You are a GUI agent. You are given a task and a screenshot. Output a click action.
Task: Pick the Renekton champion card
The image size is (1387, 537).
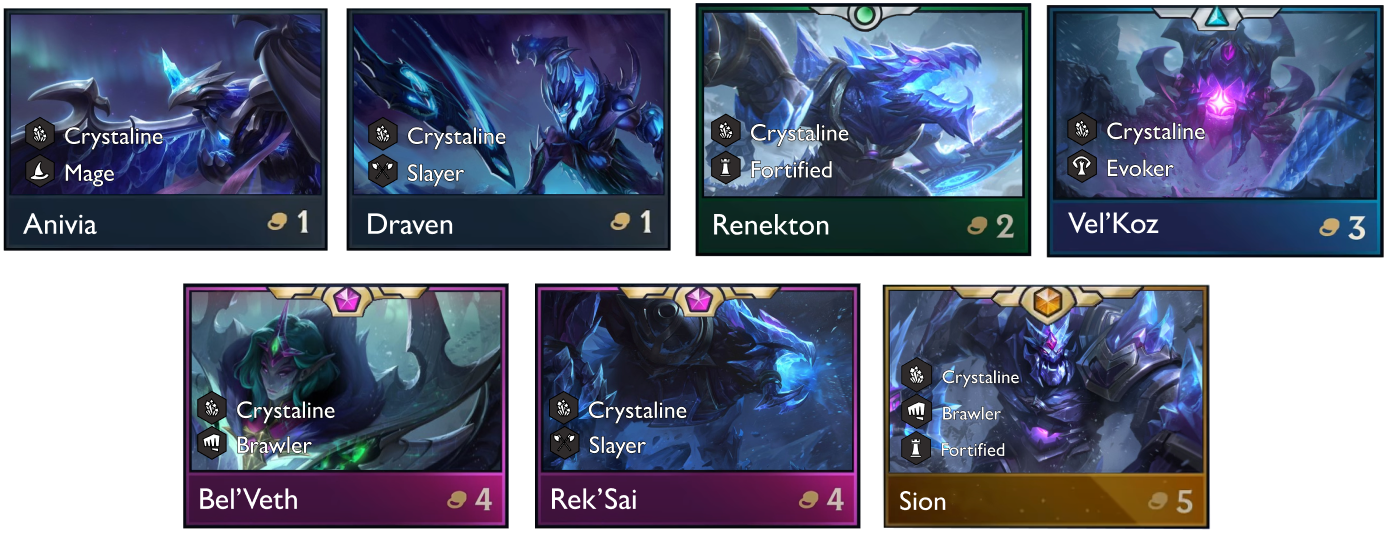862,130
